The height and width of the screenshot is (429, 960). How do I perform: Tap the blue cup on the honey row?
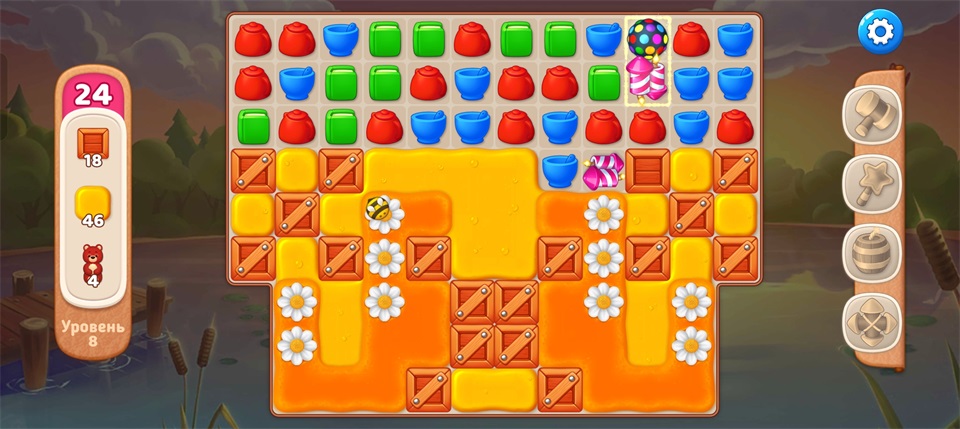click(559, 170)
